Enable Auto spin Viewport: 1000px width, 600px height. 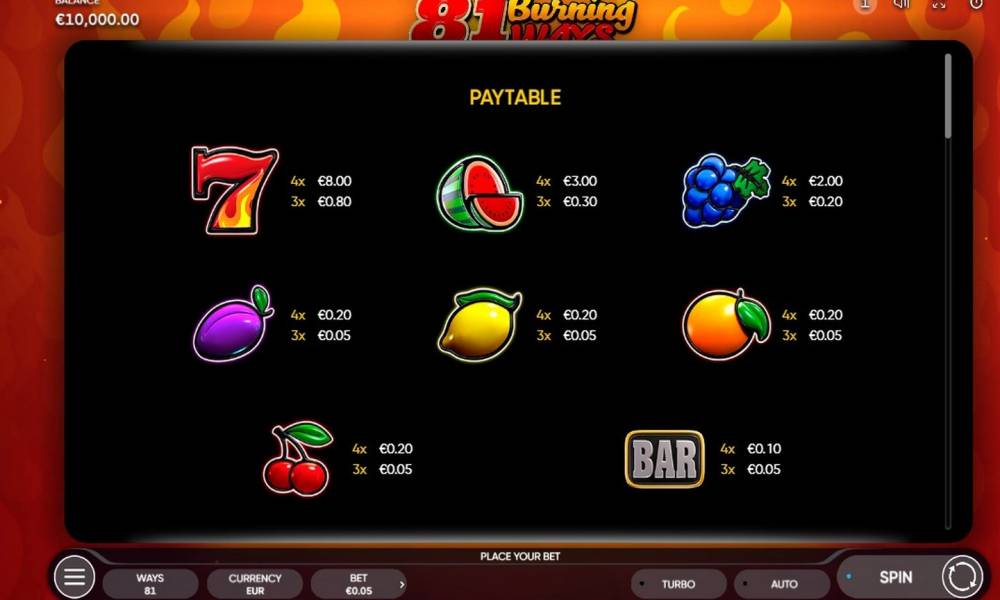click(783, 584)
